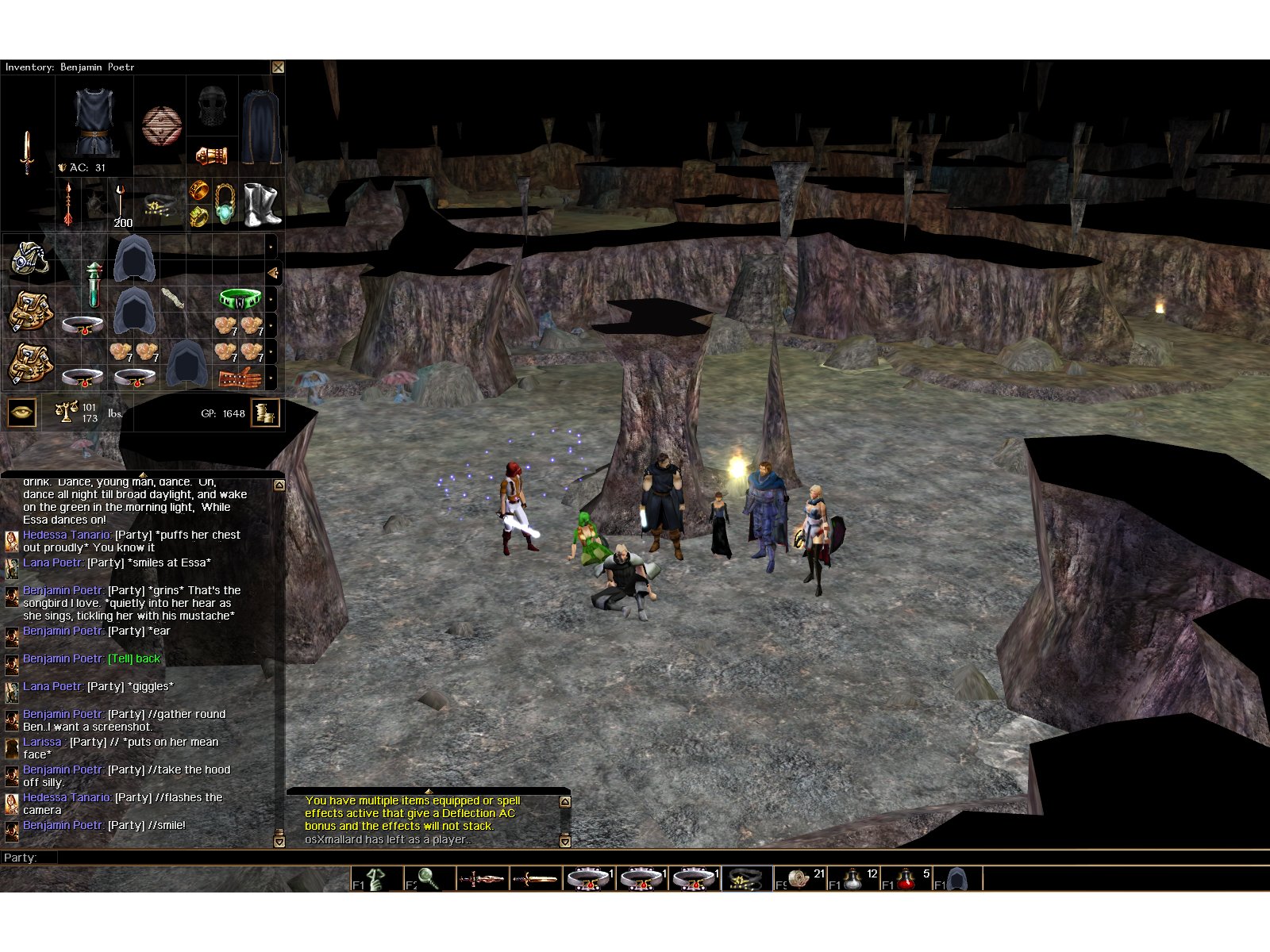The height and width of the screenshot is (952, 1270).
Task: Select the equipped silver boots
Action: (262, 203)
